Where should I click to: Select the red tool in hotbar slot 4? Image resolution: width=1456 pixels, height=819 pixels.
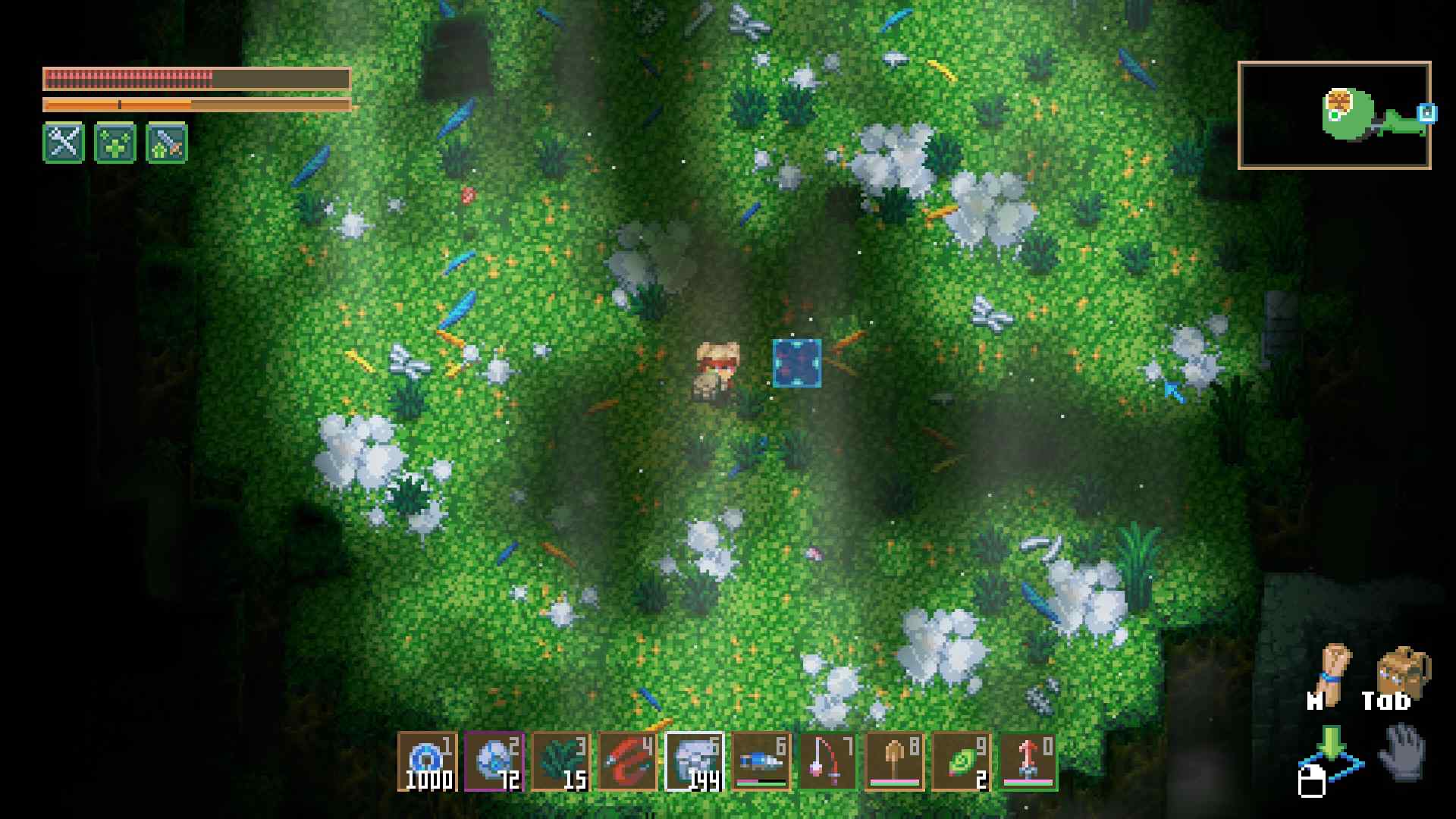coord(627,761)
